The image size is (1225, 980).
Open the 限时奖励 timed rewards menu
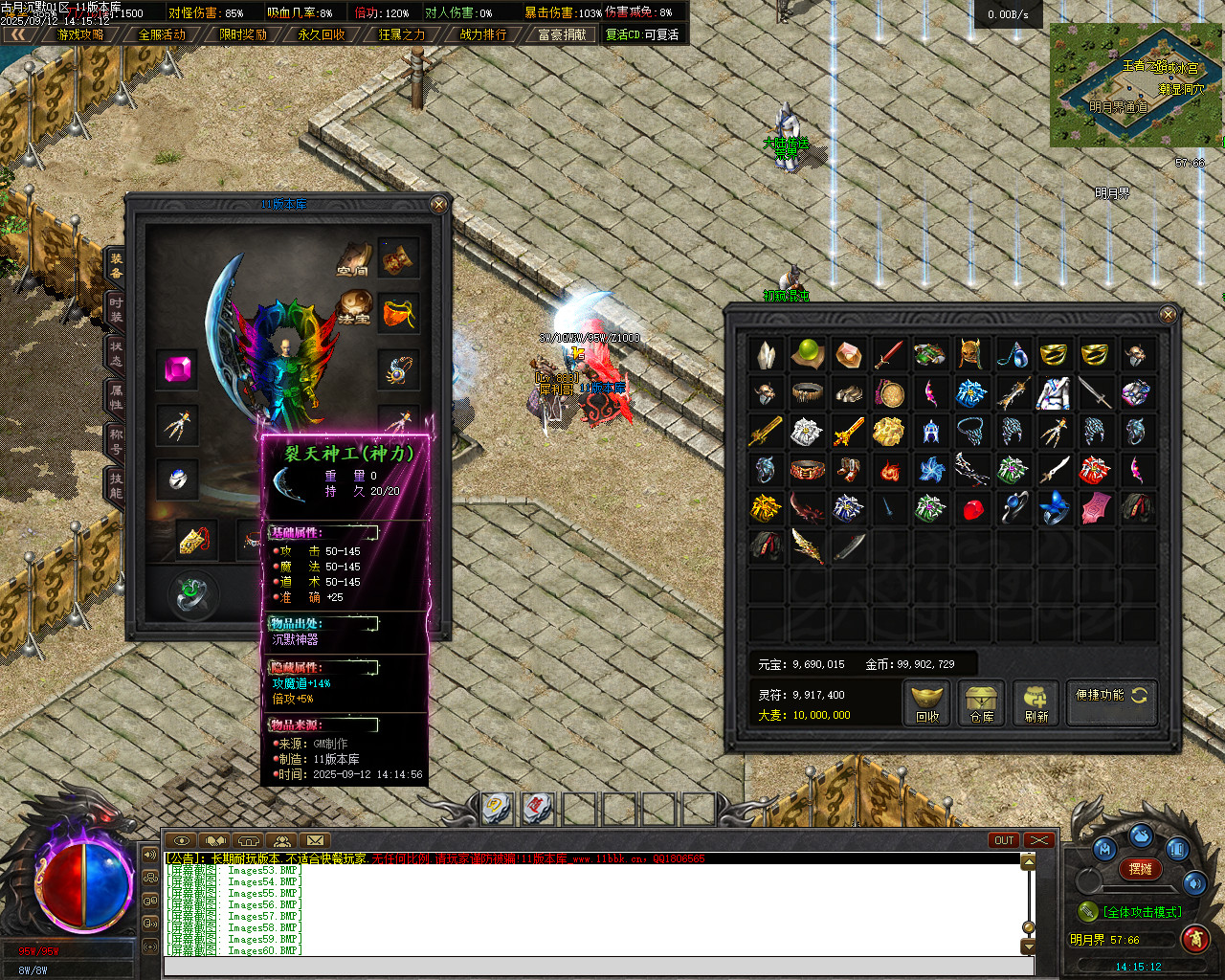[242, 34]
